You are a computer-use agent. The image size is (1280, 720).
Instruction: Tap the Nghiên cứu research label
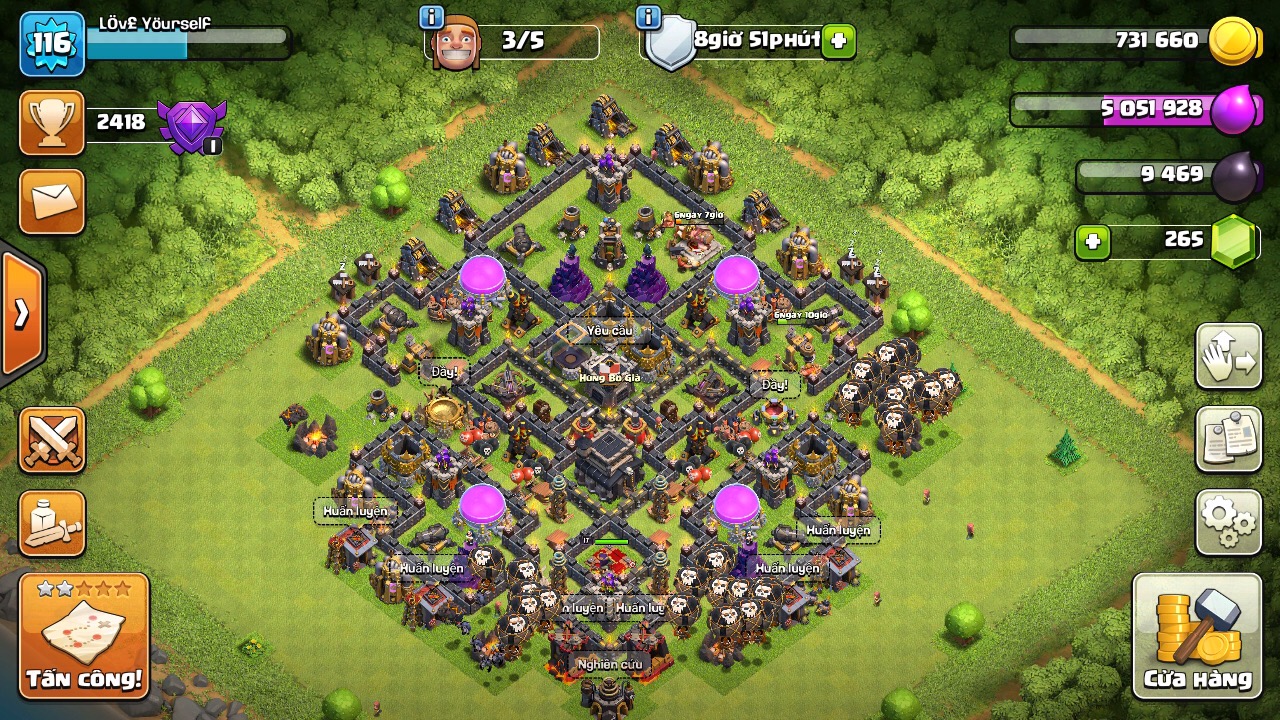click(x=609, y=663)
